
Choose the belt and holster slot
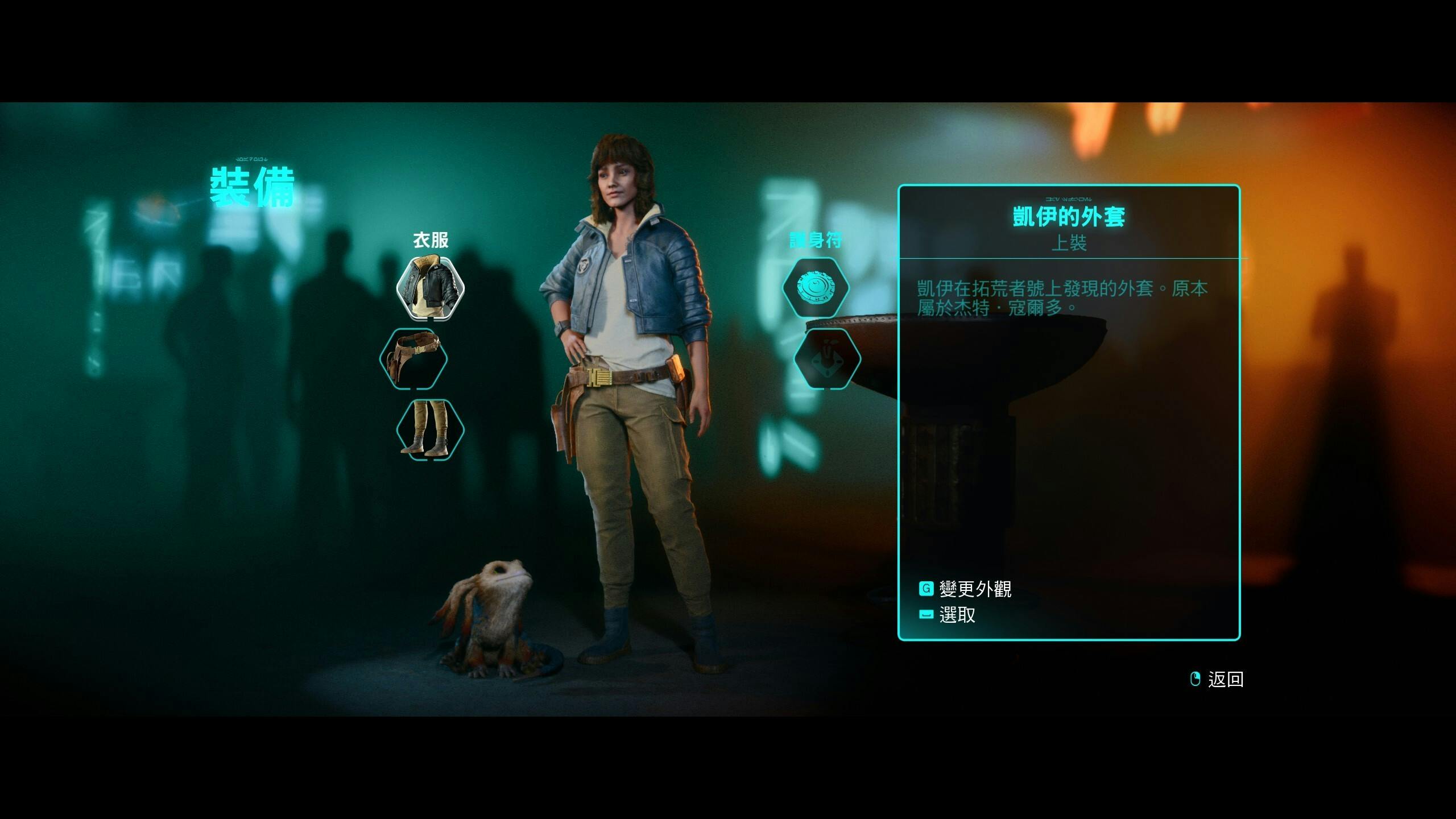point(413,358)
